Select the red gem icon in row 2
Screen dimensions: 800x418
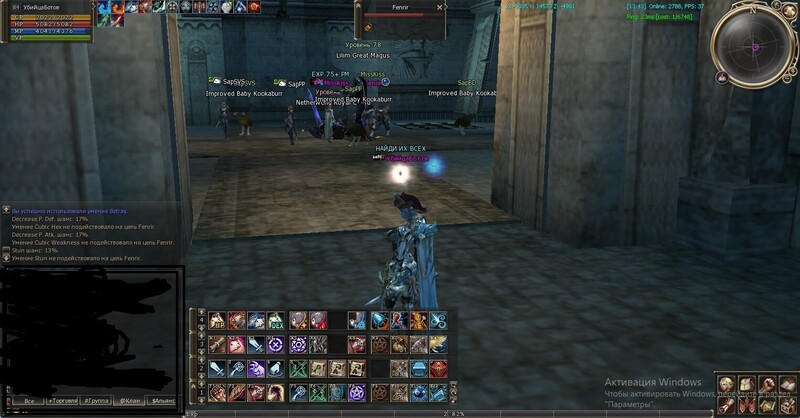coord(438,368)
